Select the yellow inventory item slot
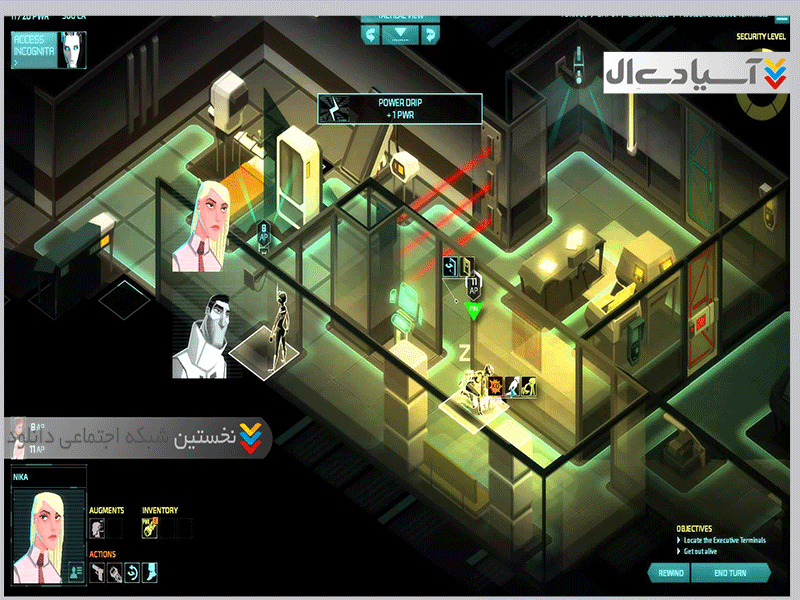The height and width of the screenshot is (600, 800). 148,528
